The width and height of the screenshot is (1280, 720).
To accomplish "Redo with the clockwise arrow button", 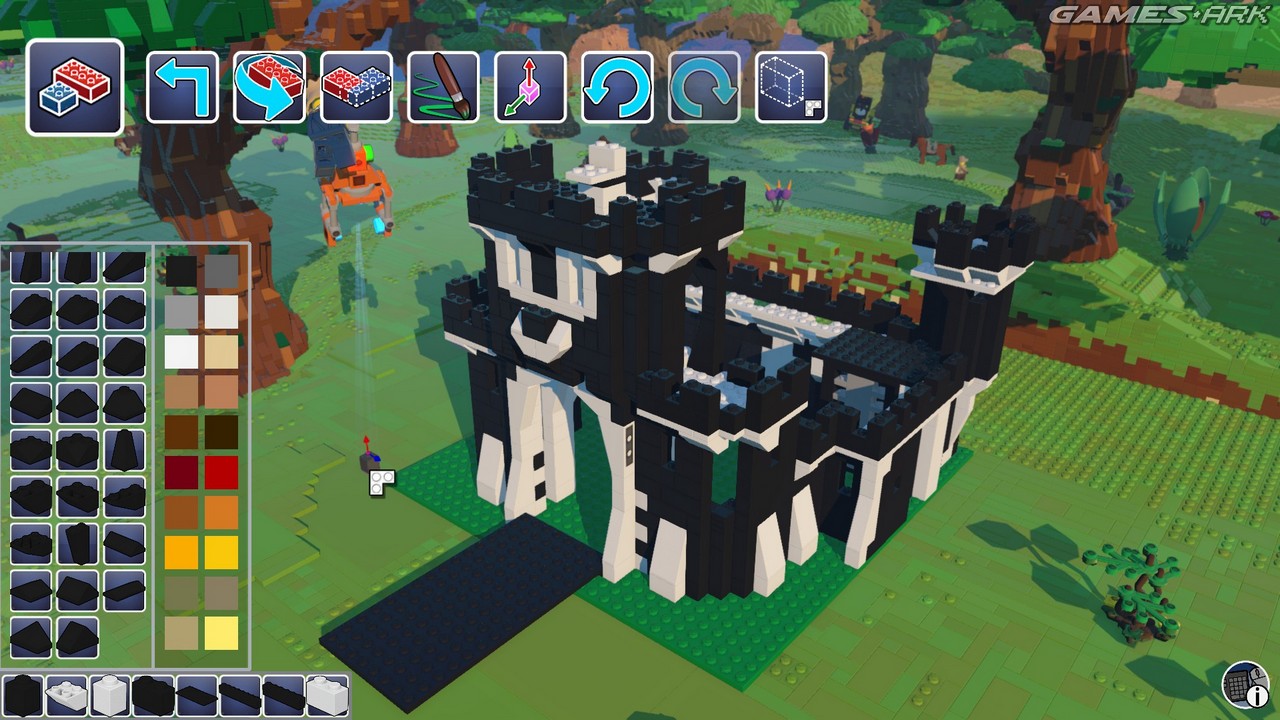I will [704, 88].
